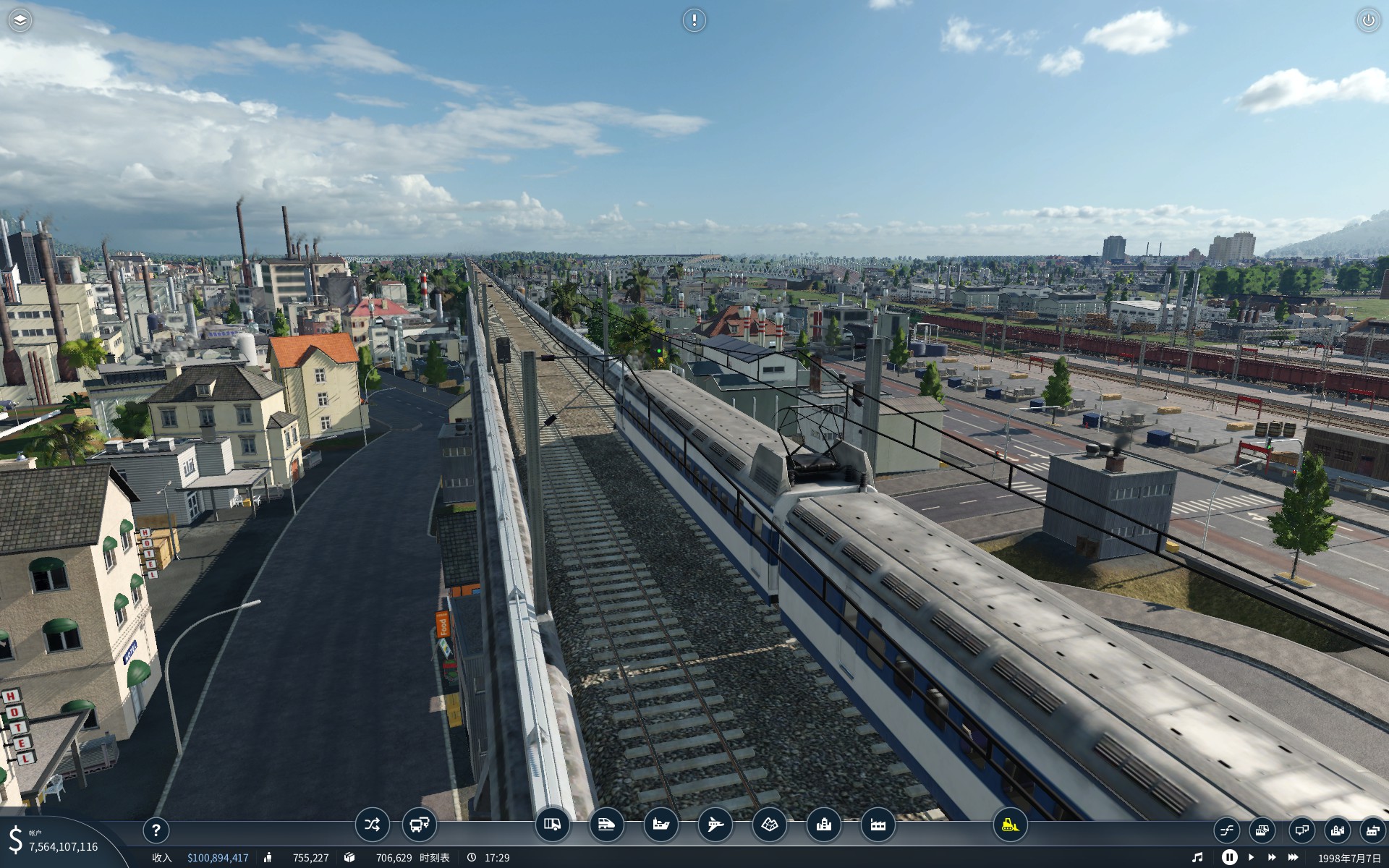Open the road construction truck menu

(x=552, y=825)
